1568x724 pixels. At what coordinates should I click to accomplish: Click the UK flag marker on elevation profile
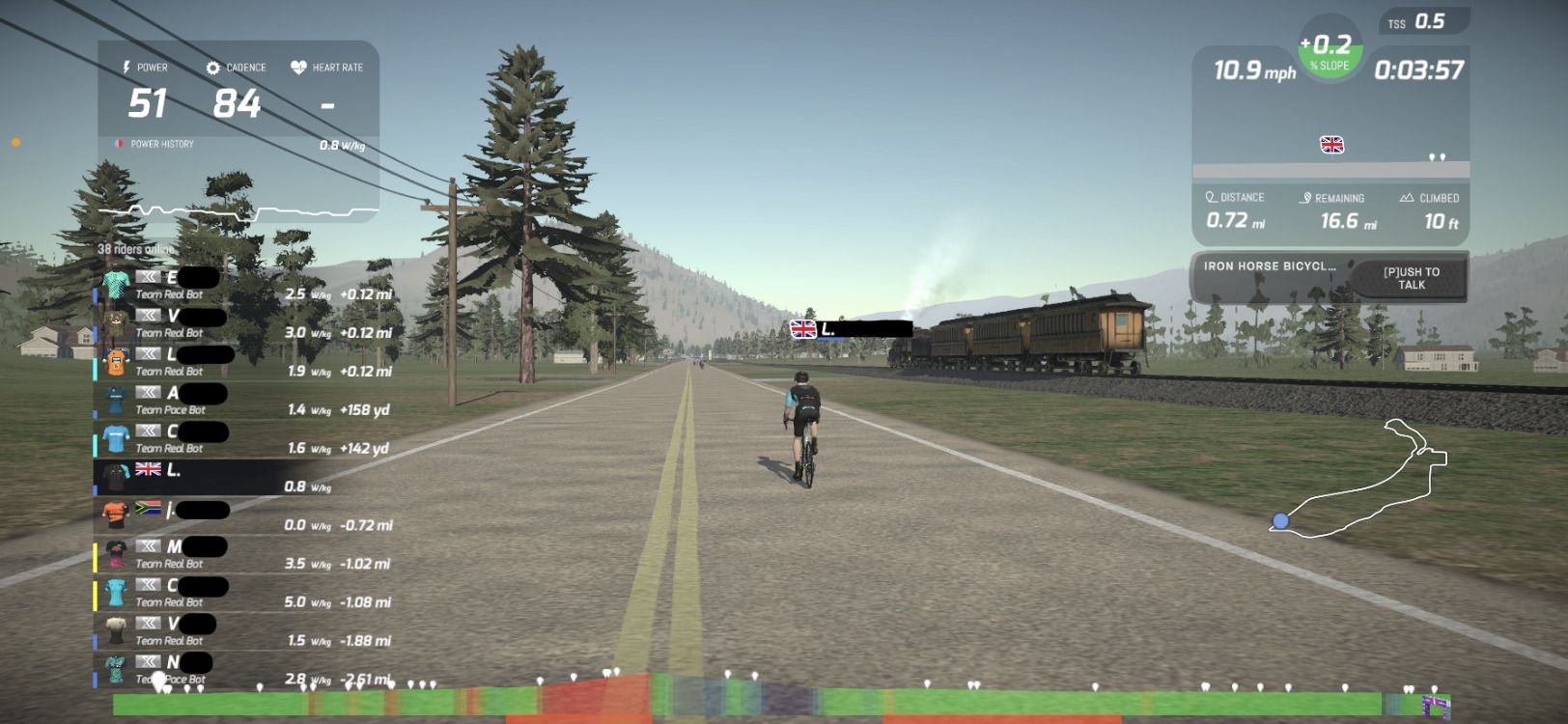pyautogui.click(x=1333, y=145)
